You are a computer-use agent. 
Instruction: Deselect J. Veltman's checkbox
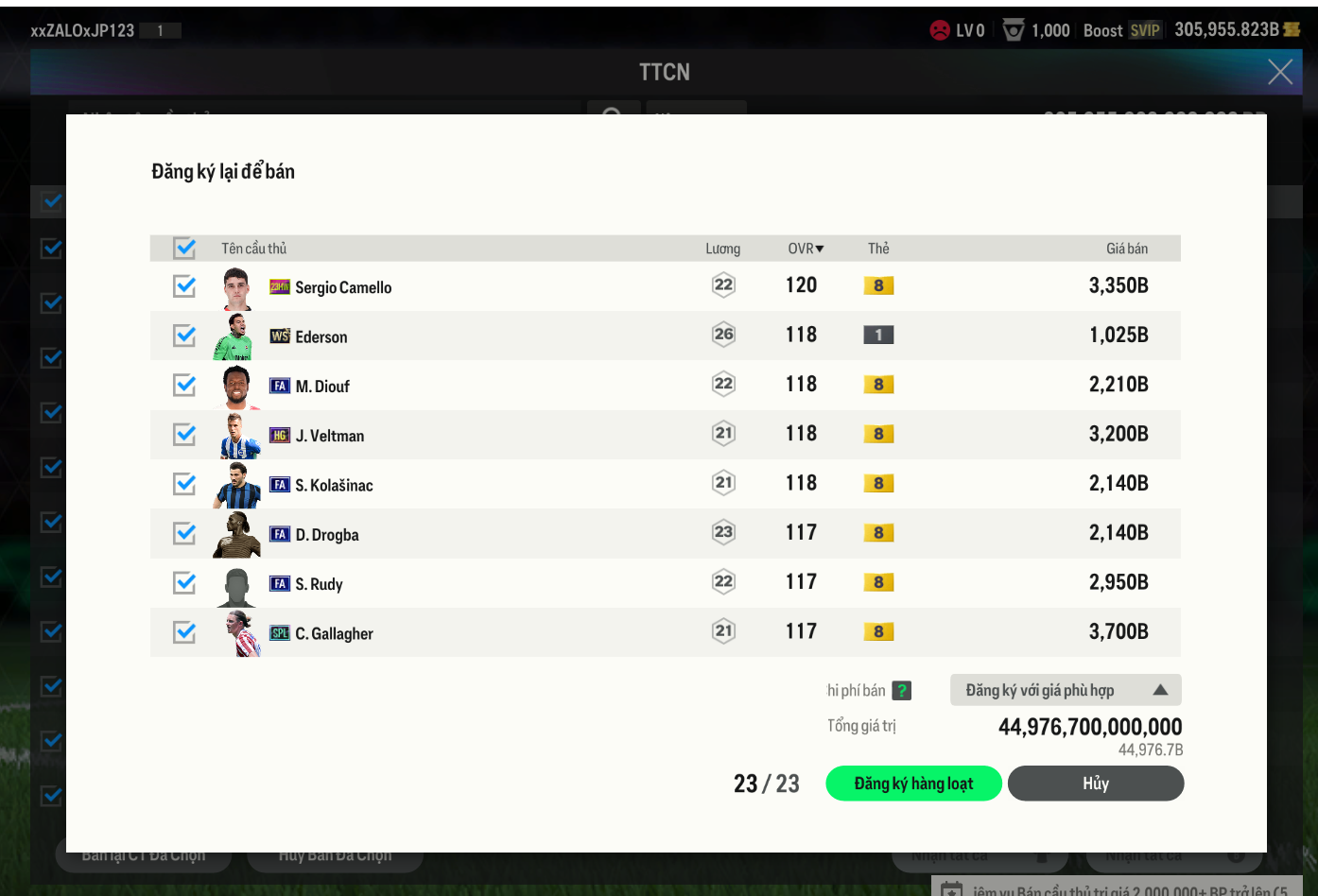click(x=184, y=435)
